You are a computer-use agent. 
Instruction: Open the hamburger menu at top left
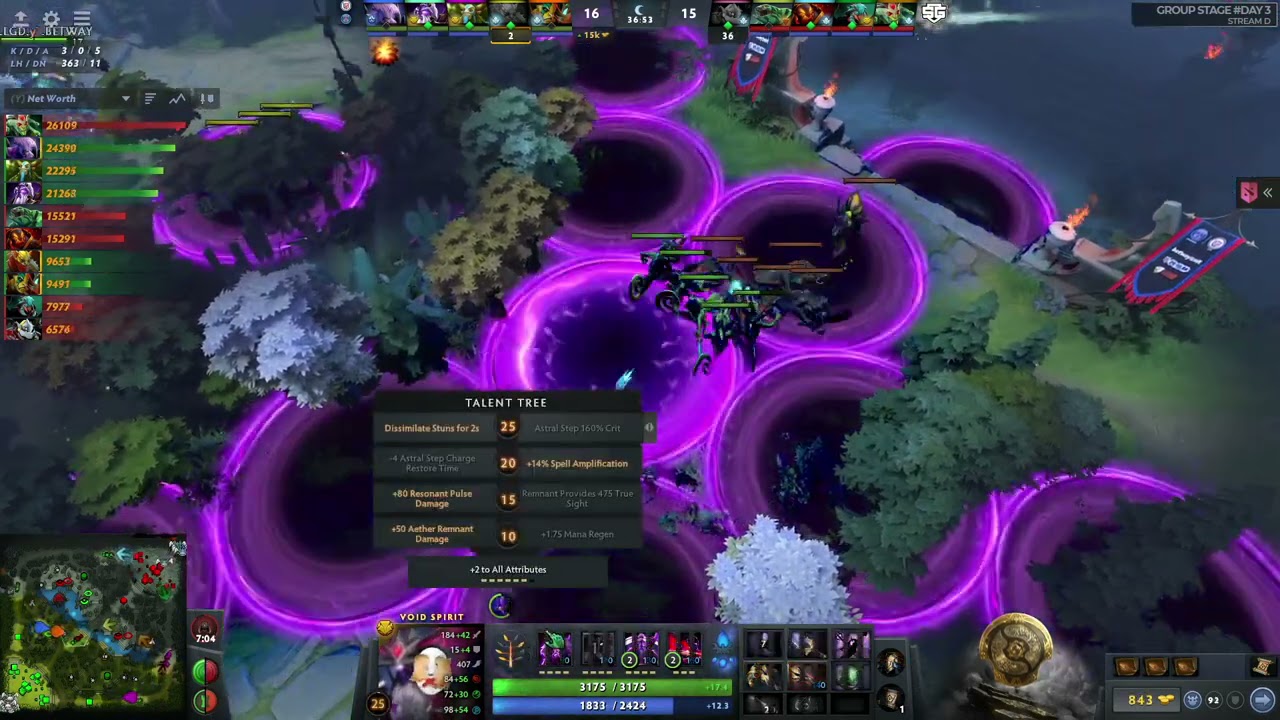[x=82, y=19]
